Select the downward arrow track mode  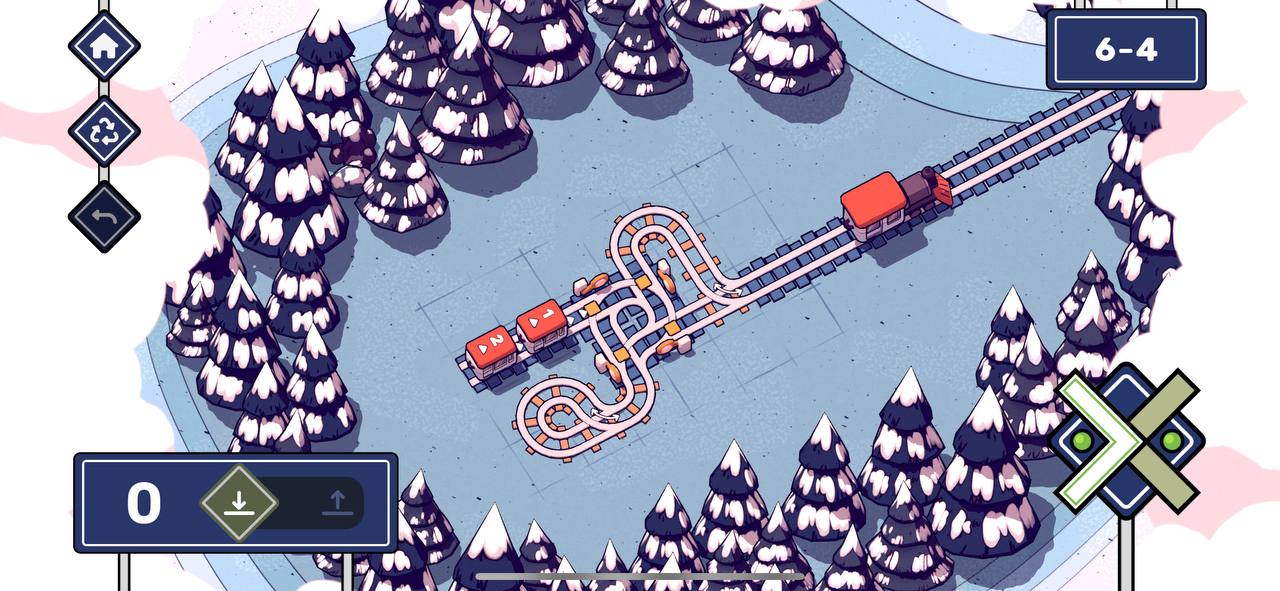click(x=238, y=502)
